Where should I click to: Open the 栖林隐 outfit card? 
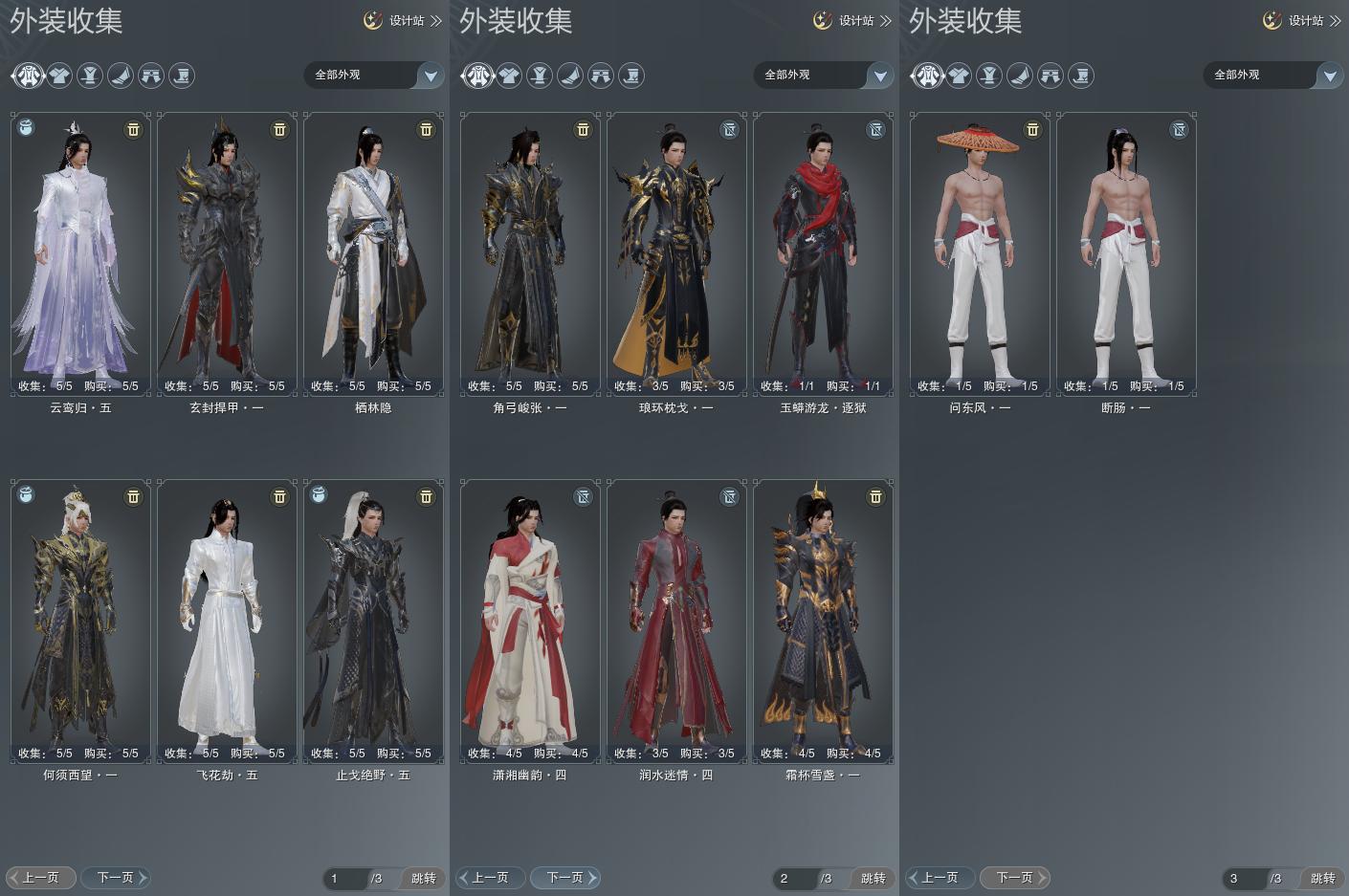373,253
